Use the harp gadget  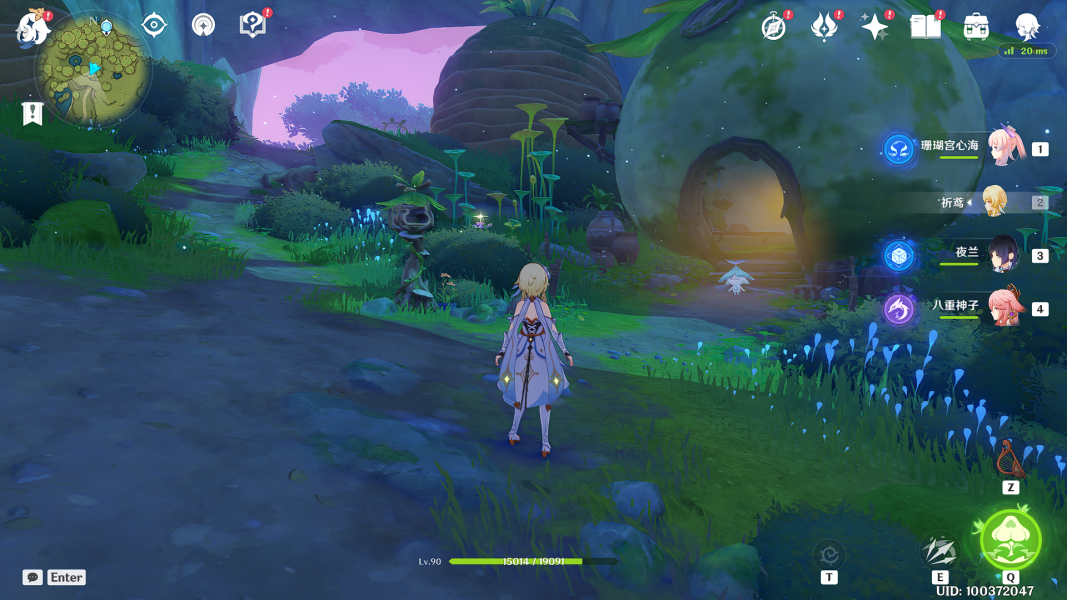pyautogui.click(x=1010, y=459)
